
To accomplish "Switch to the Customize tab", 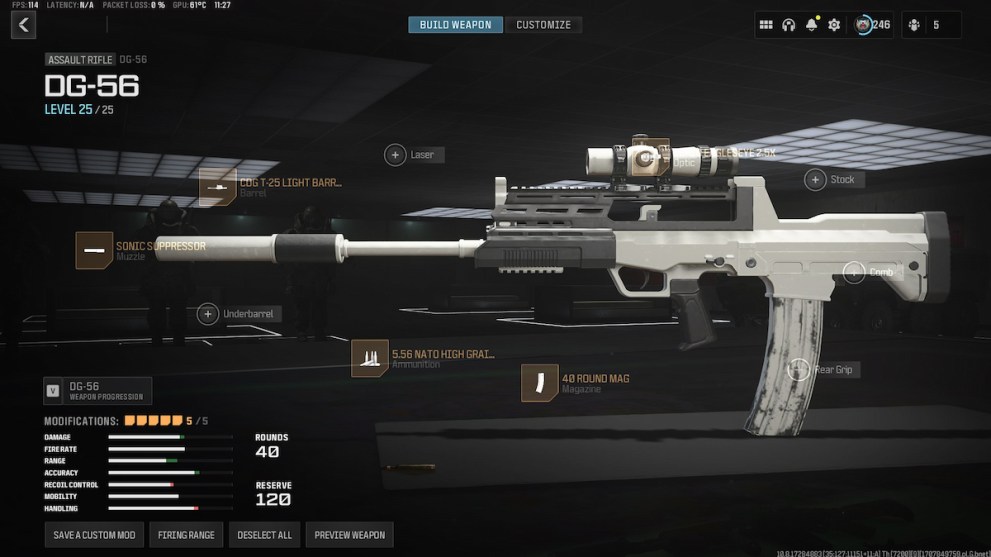I will 543,25.
